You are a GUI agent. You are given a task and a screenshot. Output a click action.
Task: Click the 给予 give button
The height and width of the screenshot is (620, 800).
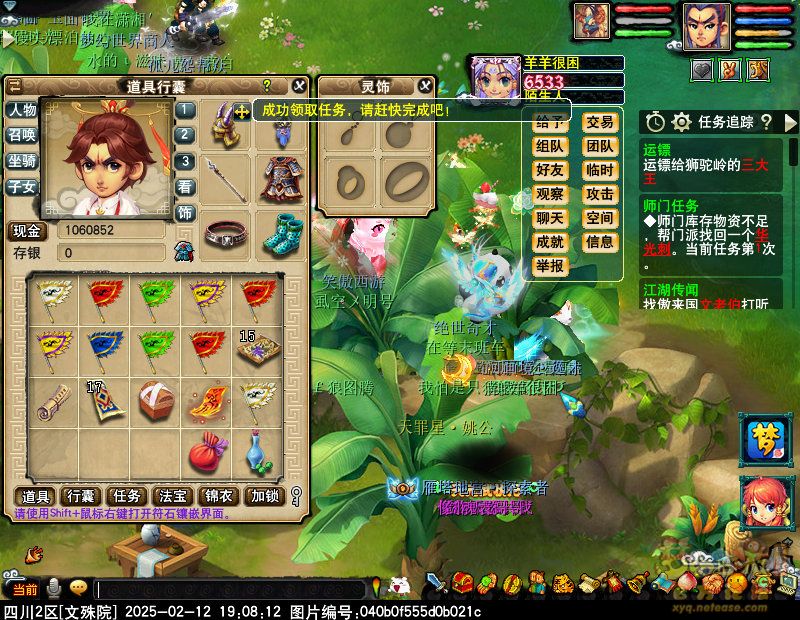(x=549, y=123)
